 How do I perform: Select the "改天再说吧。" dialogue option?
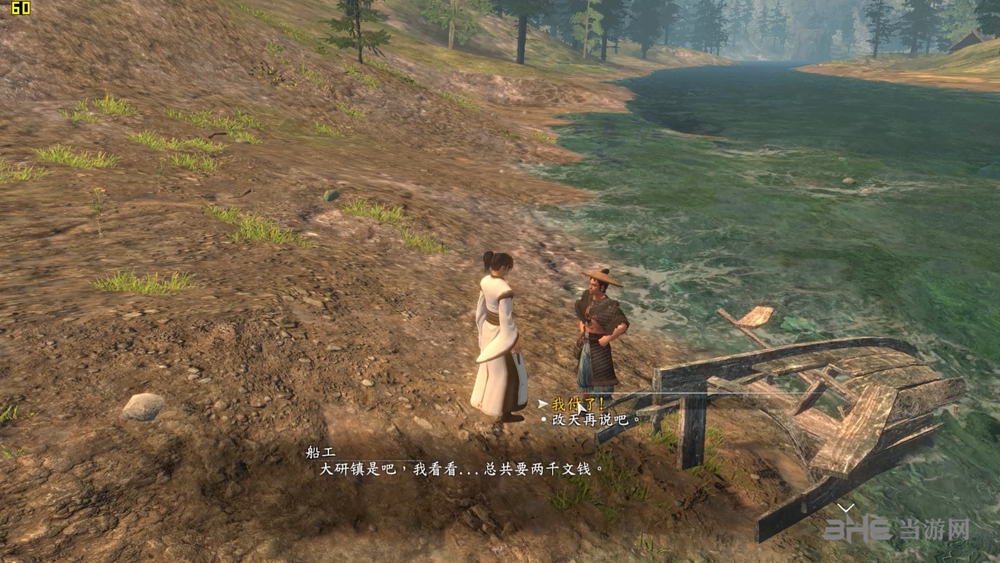595,420
